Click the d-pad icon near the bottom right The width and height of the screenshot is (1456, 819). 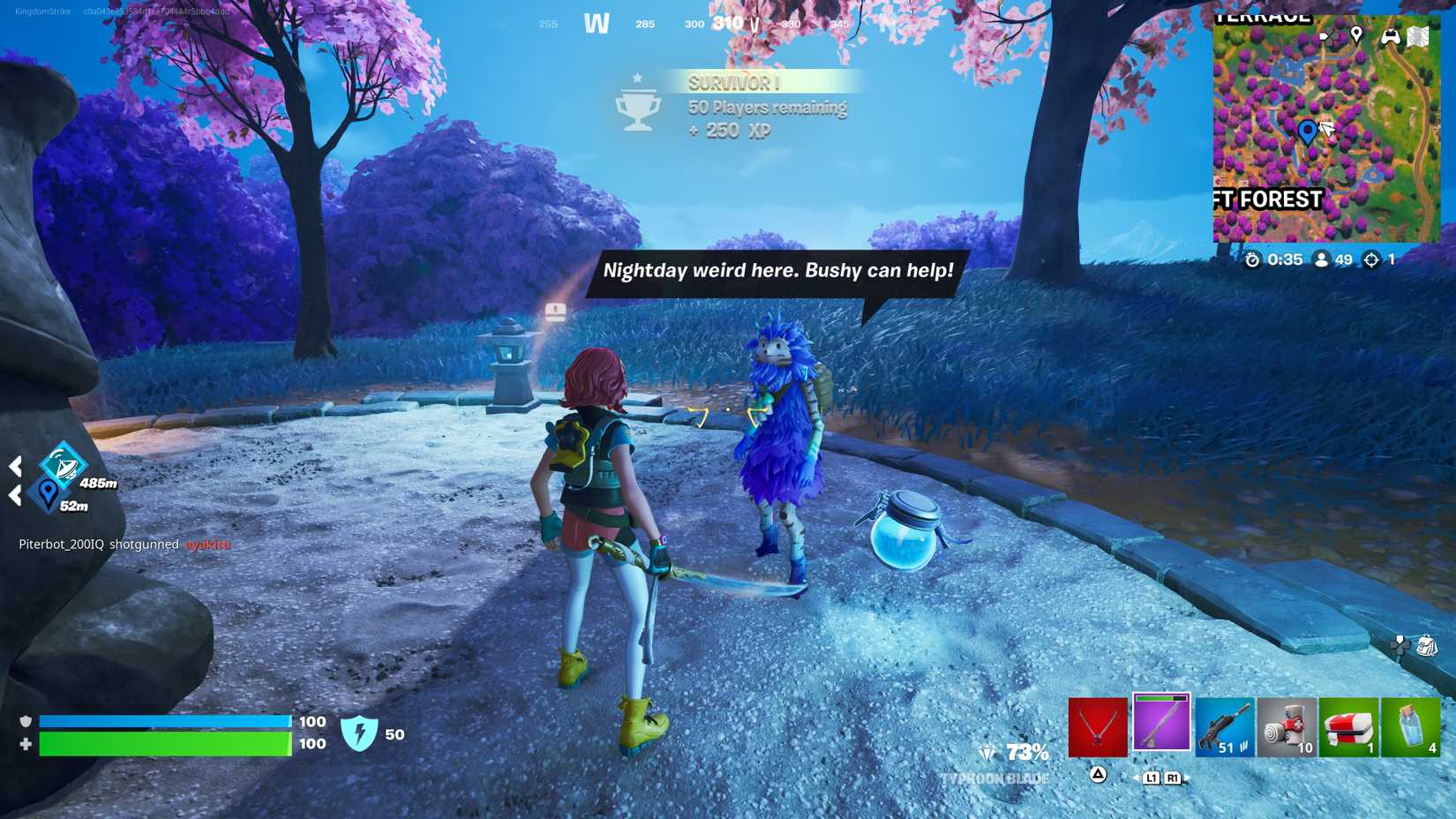tap(1401, 646)
